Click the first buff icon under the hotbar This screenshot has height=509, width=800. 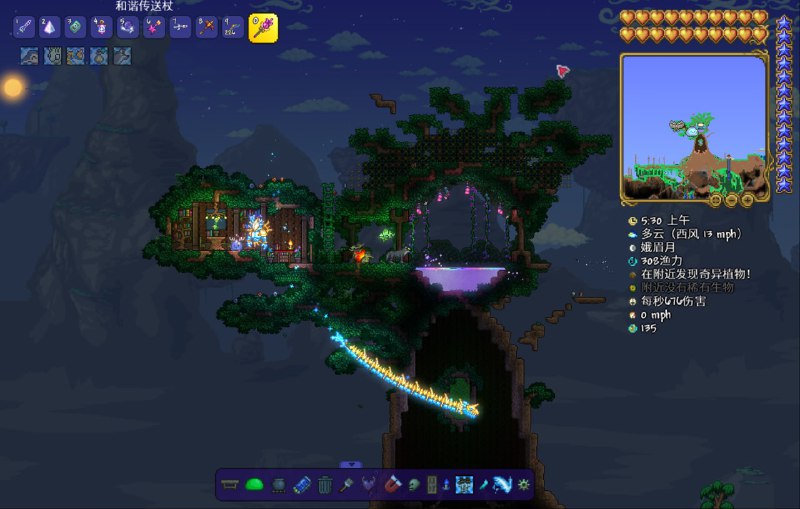click(29, 56)
